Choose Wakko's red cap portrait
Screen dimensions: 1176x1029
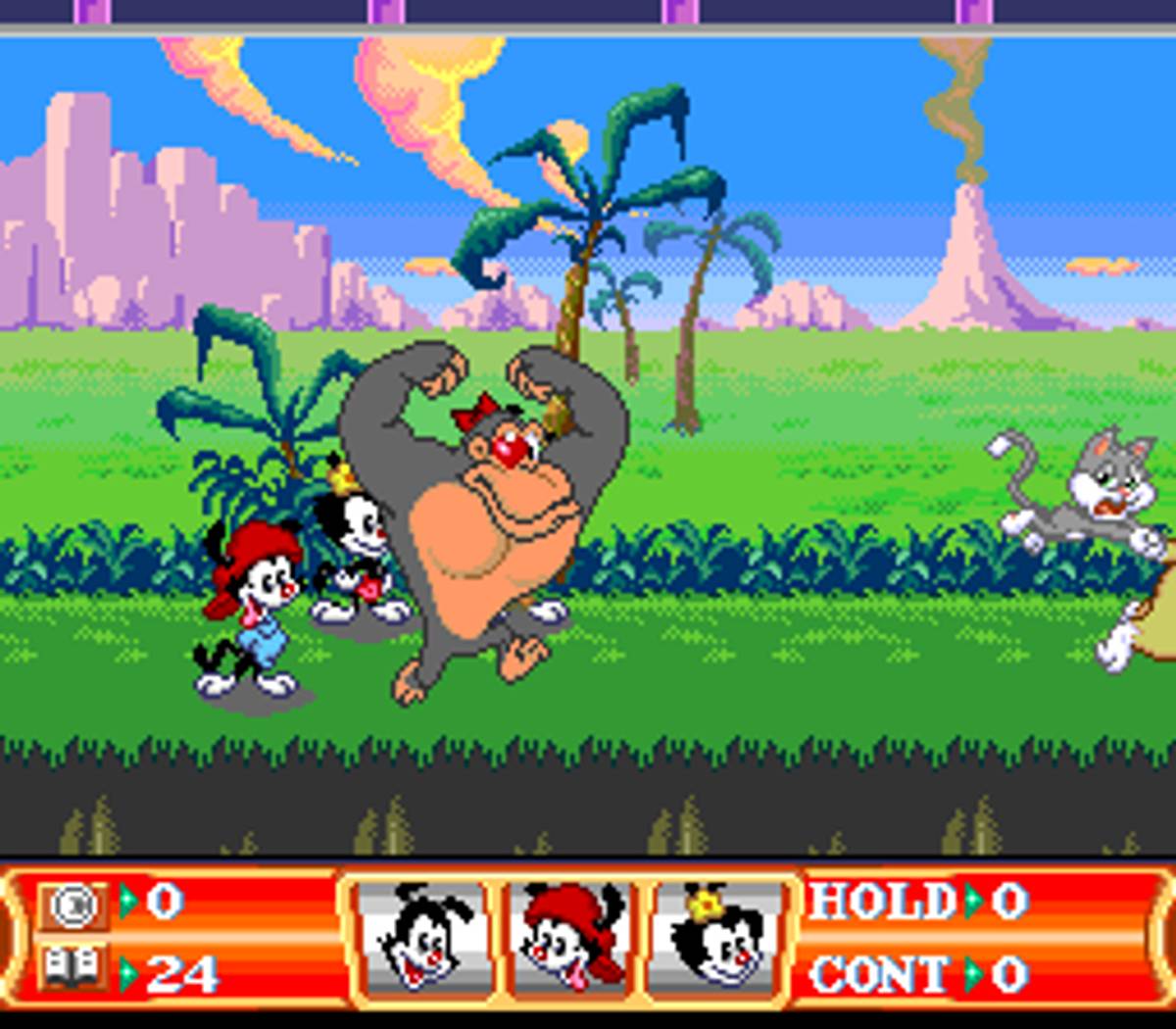click(x=569, y=938)
